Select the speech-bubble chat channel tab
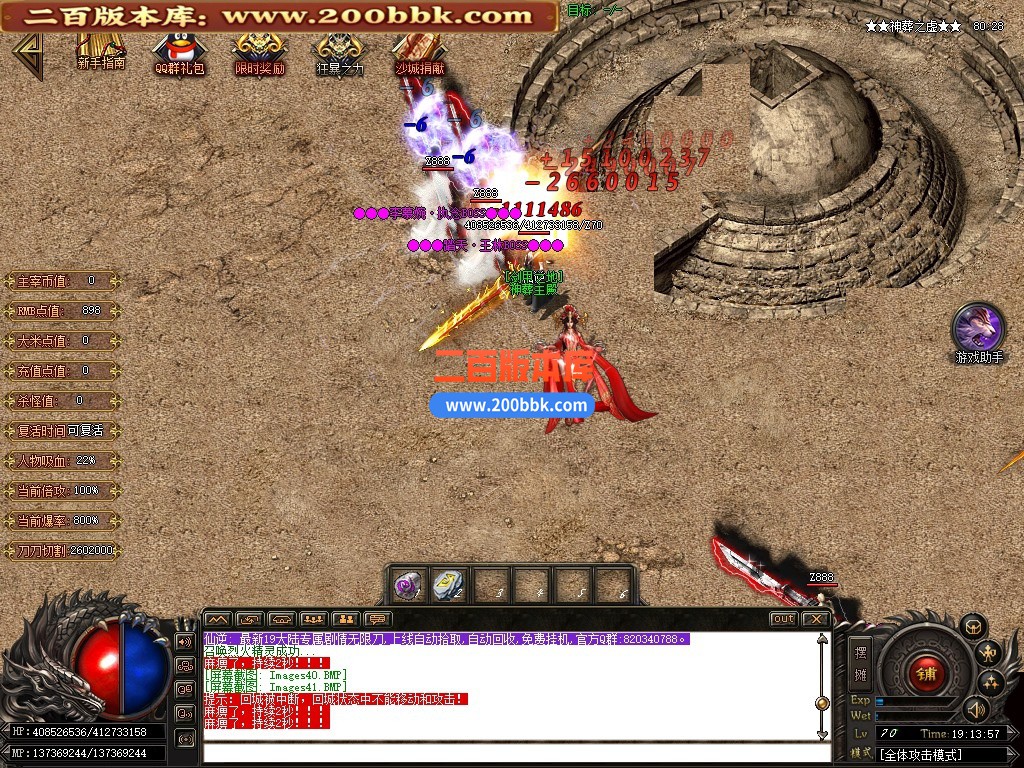The height and width of the screenshot is (768, 1024). pyautogui.click(x=378, y=620)
